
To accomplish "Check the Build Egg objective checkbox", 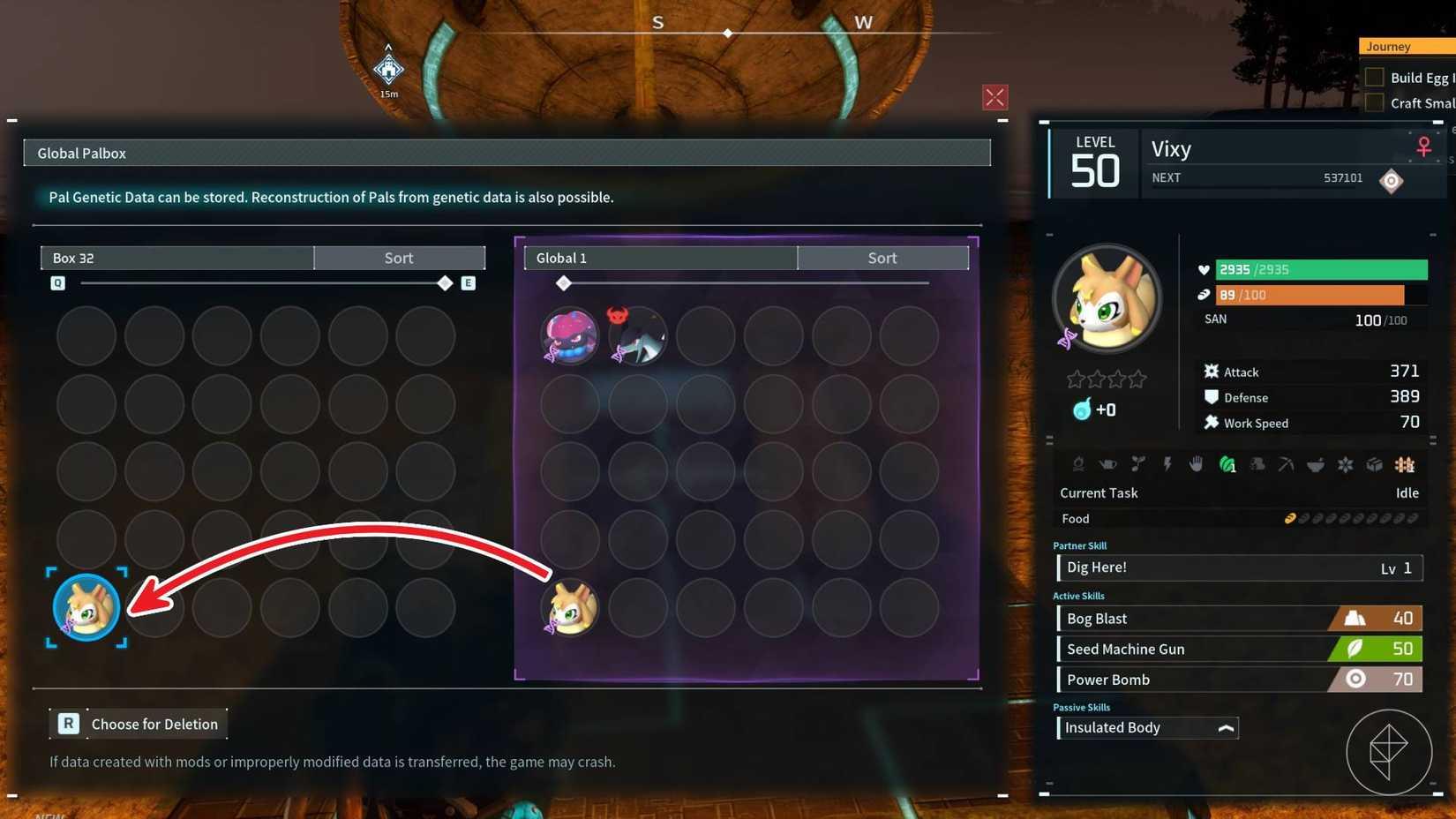I will click(1374, 77).
